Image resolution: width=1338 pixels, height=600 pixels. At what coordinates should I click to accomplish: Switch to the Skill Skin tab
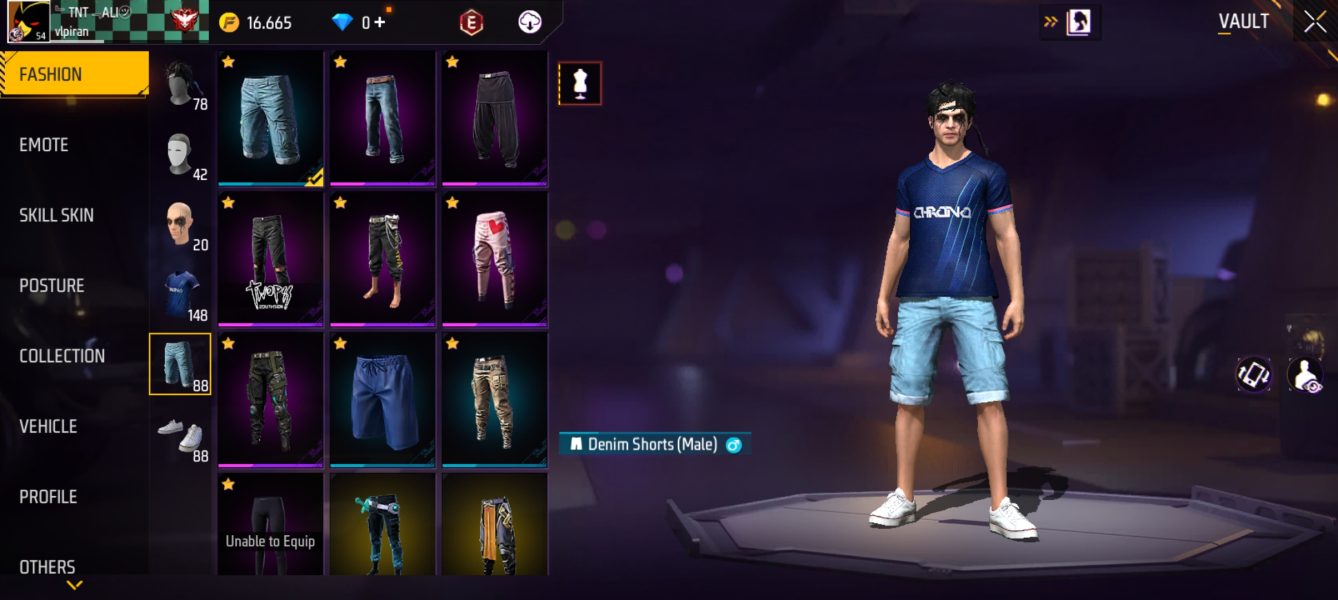(58, 215)
